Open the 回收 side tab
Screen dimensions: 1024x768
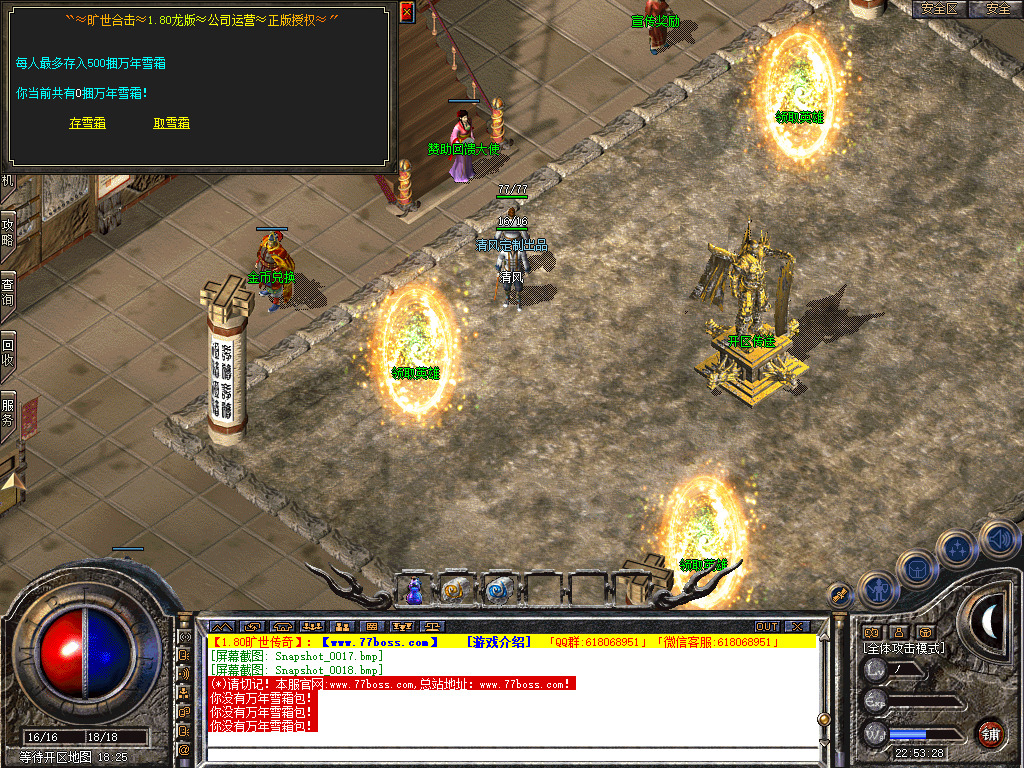8,352
